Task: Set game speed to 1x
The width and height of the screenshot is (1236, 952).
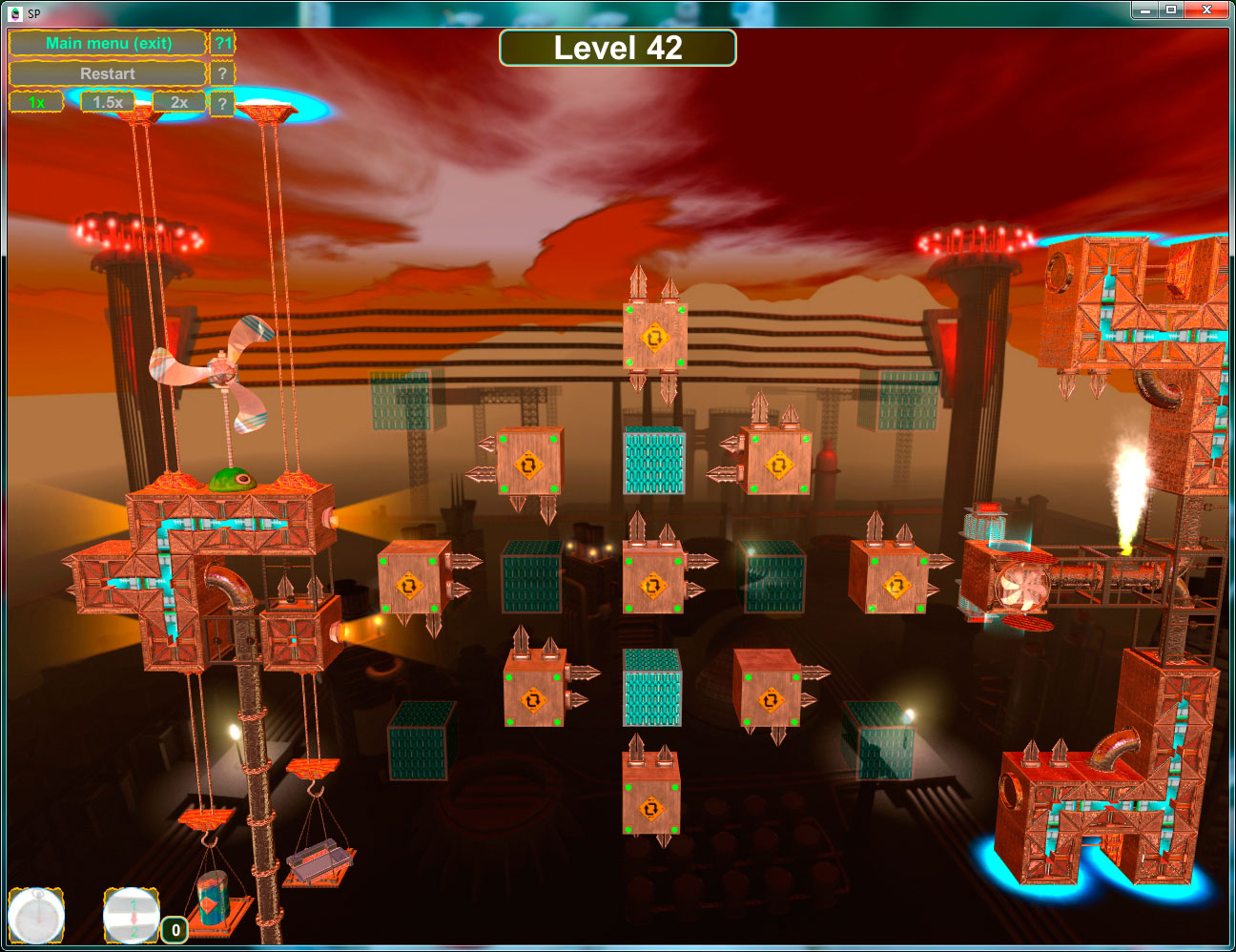Action: (x=36, y=102)
